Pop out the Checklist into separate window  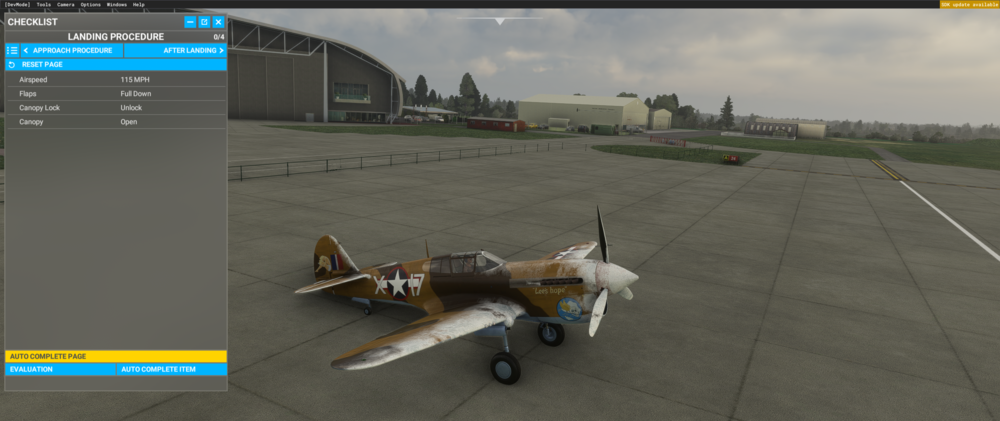[204, 22]
